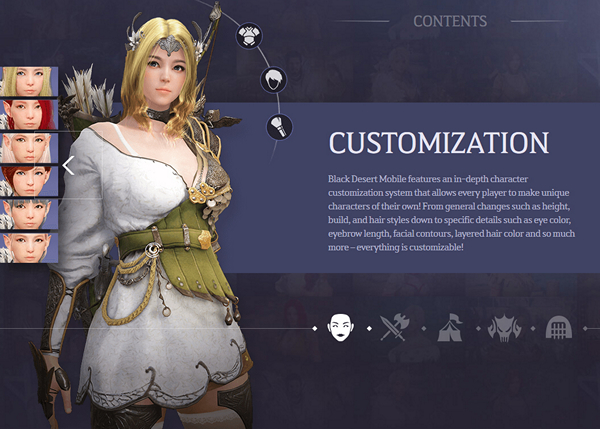The width and height of the screenshot is (600, 429).
Task: Open the crossed sword and axe section
Action: tap(397, 327)
